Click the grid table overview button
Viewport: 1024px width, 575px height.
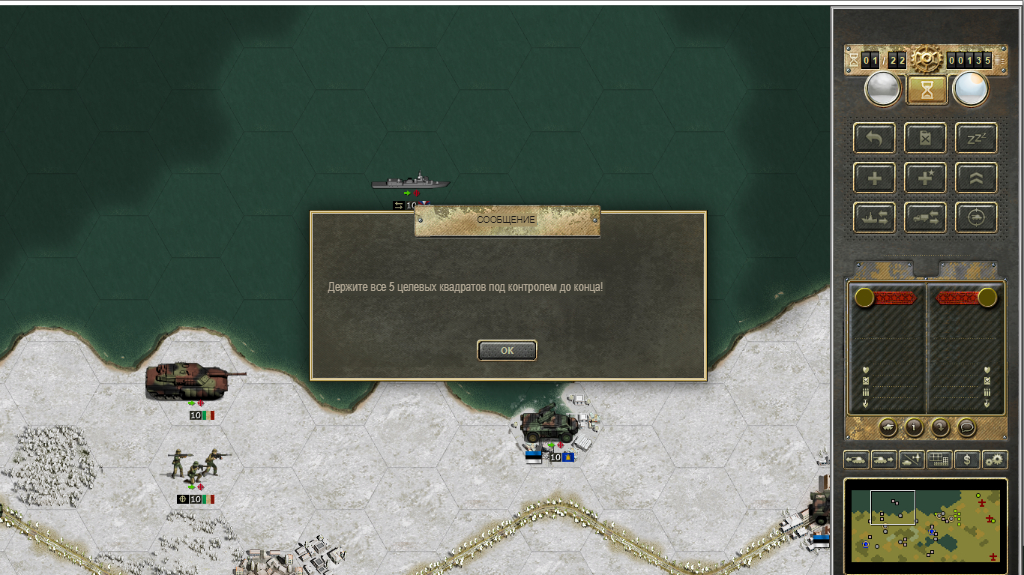click(939, 460)
